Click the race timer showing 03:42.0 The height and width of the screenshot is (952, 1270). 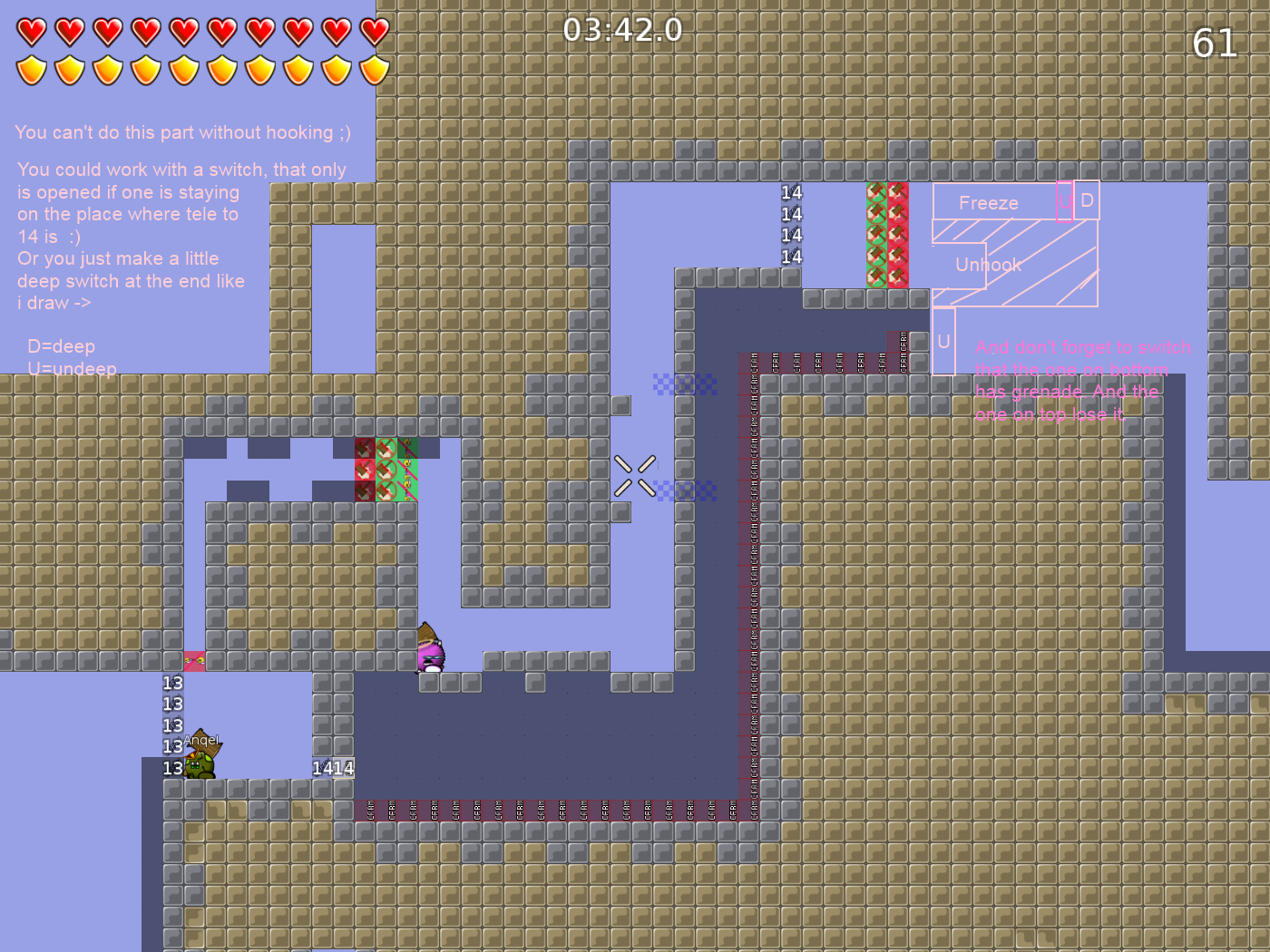point(624,30)
